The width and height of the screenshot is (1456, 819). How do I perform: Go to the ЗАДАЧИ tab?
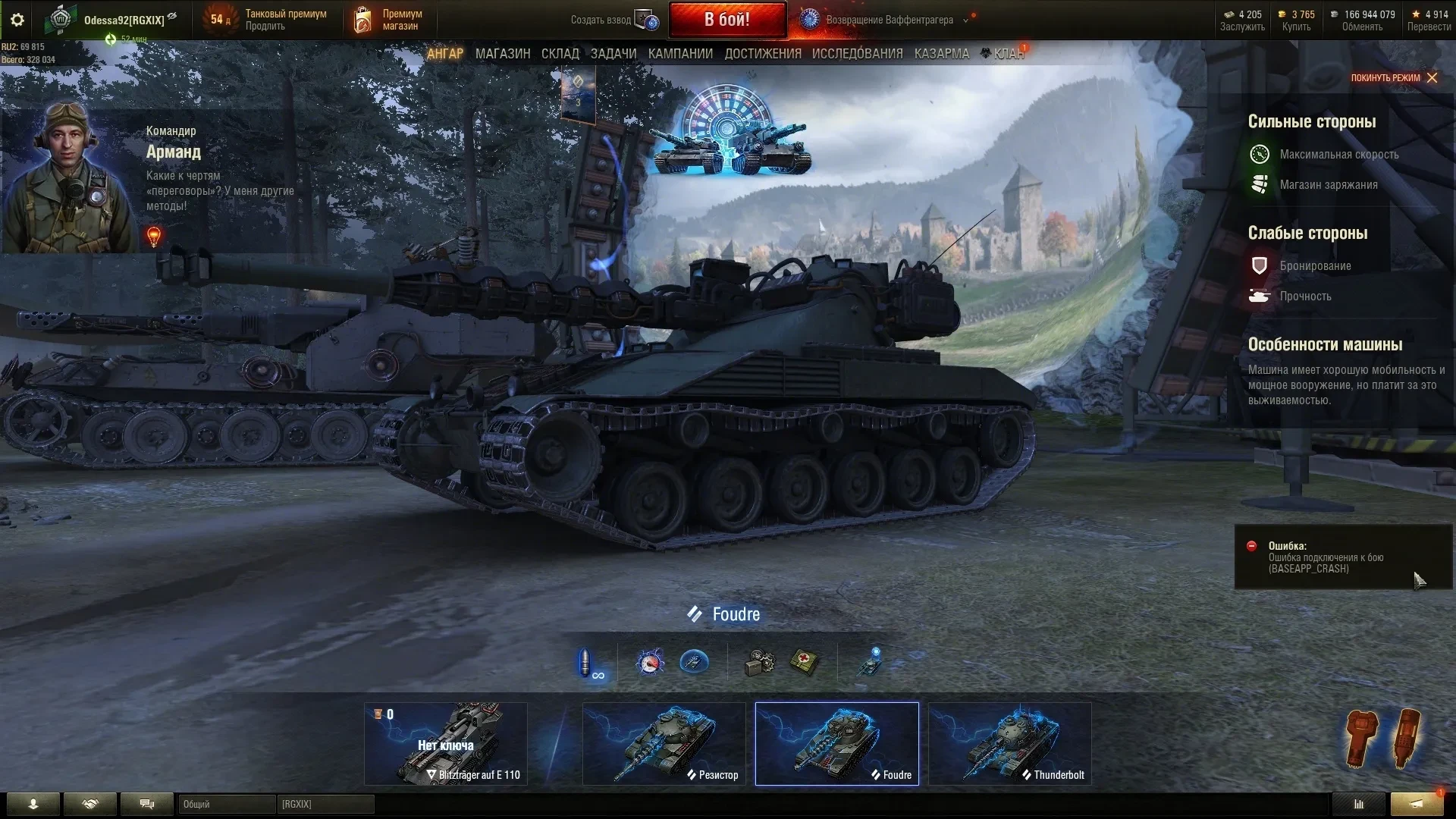[613, 54]
